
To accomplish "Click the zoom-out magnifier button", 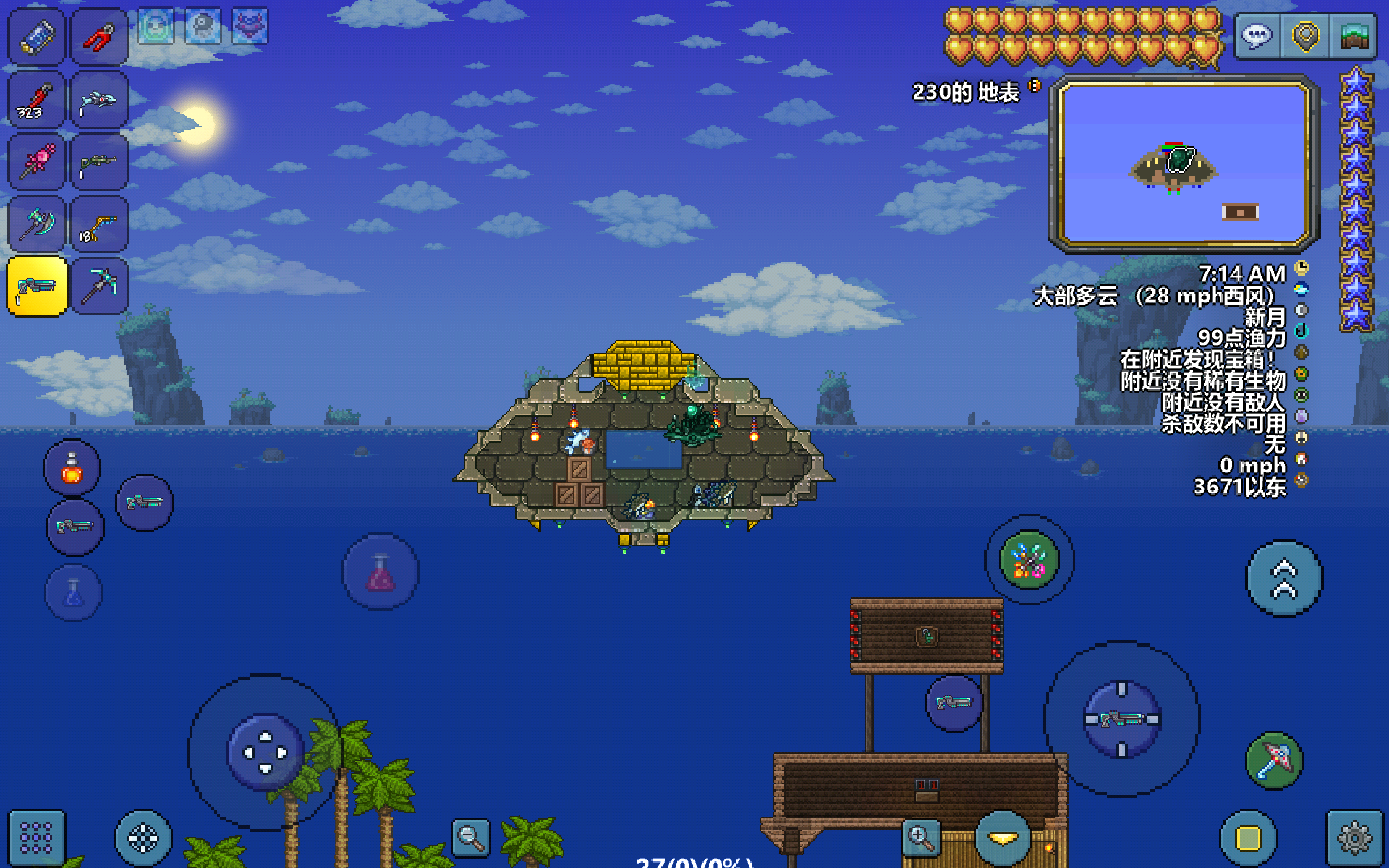I will pyautogui.click(x=470, y=838).
